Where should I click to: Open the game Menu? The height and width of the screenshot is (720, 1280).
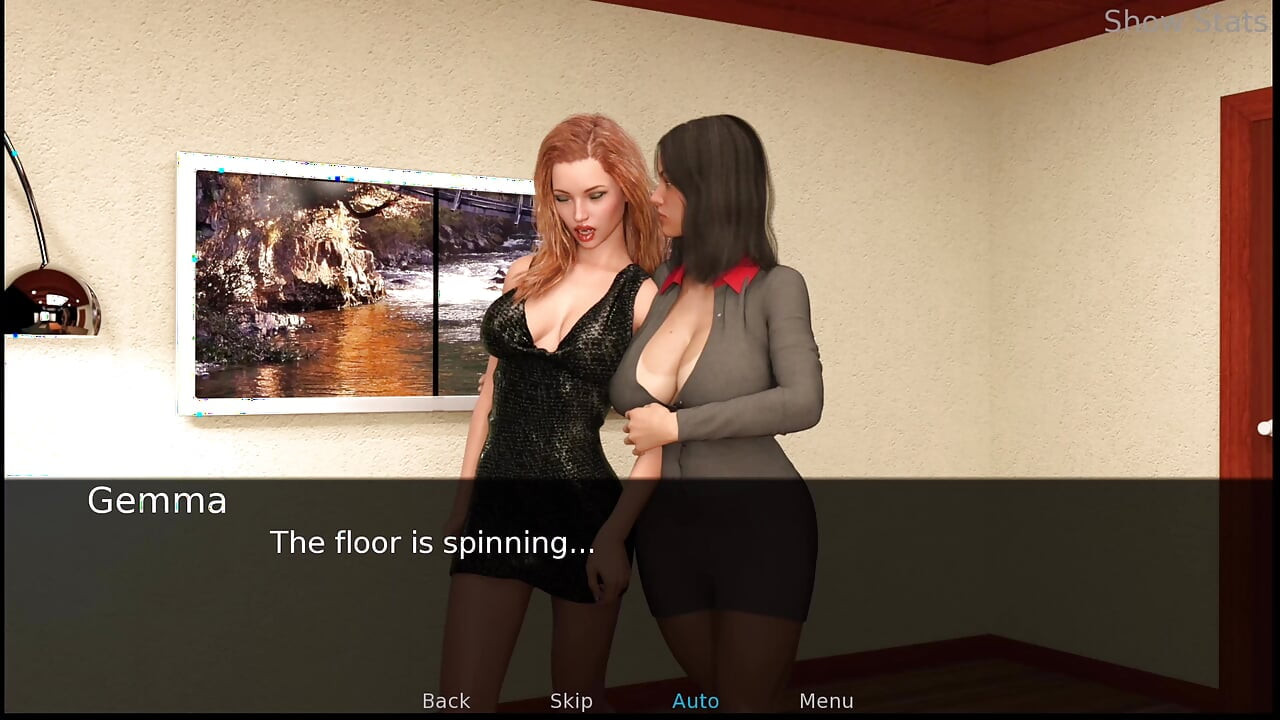826,701
